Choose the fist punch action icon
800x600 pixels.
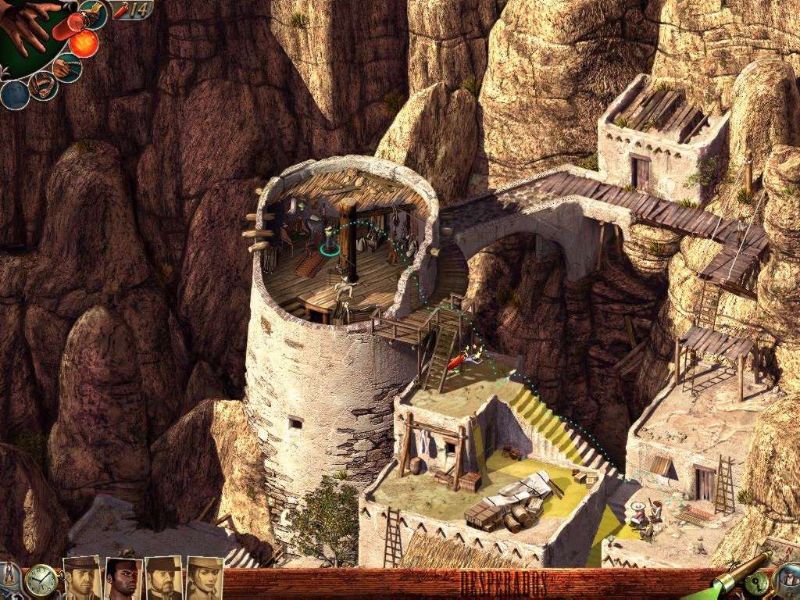(x=68, y=69)
